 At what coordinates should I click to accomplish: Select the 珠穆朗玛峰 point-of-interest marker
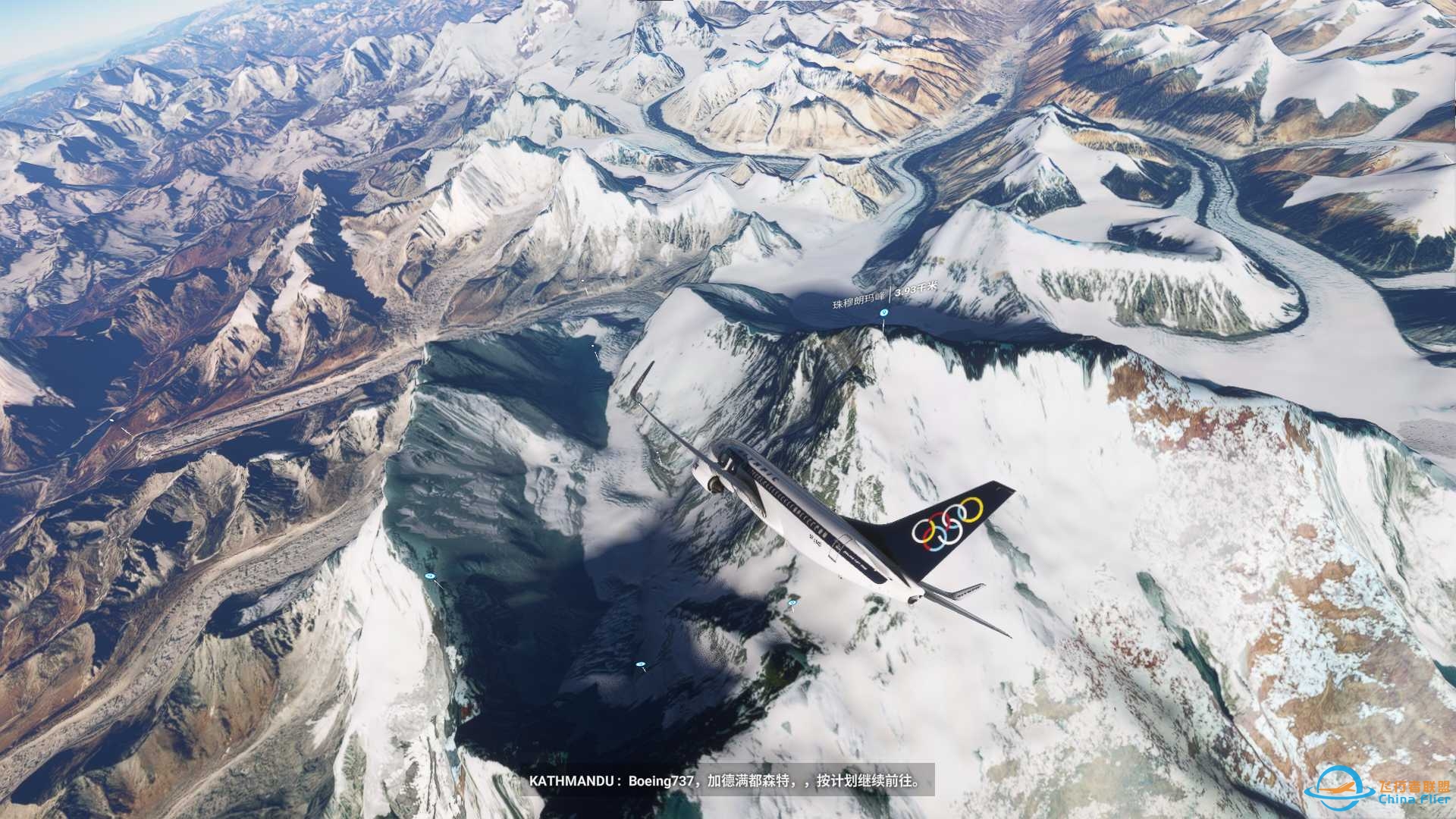coord(883,312)
